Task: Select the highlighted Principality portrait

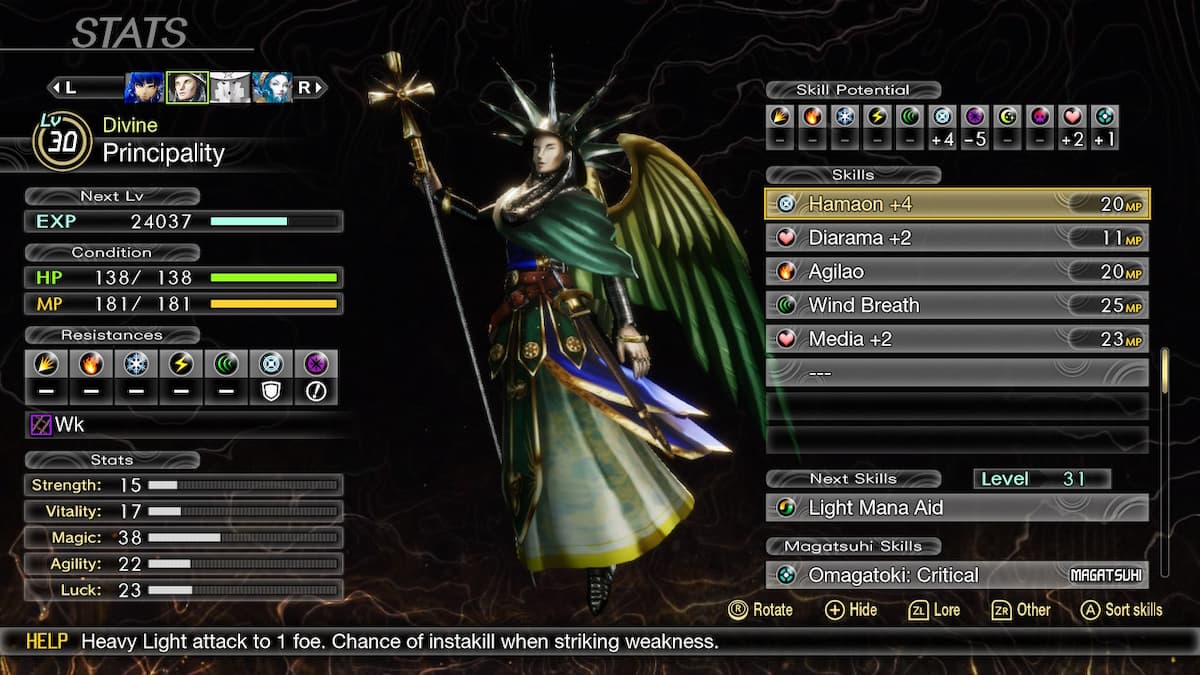Action: (x=187, y=88)
